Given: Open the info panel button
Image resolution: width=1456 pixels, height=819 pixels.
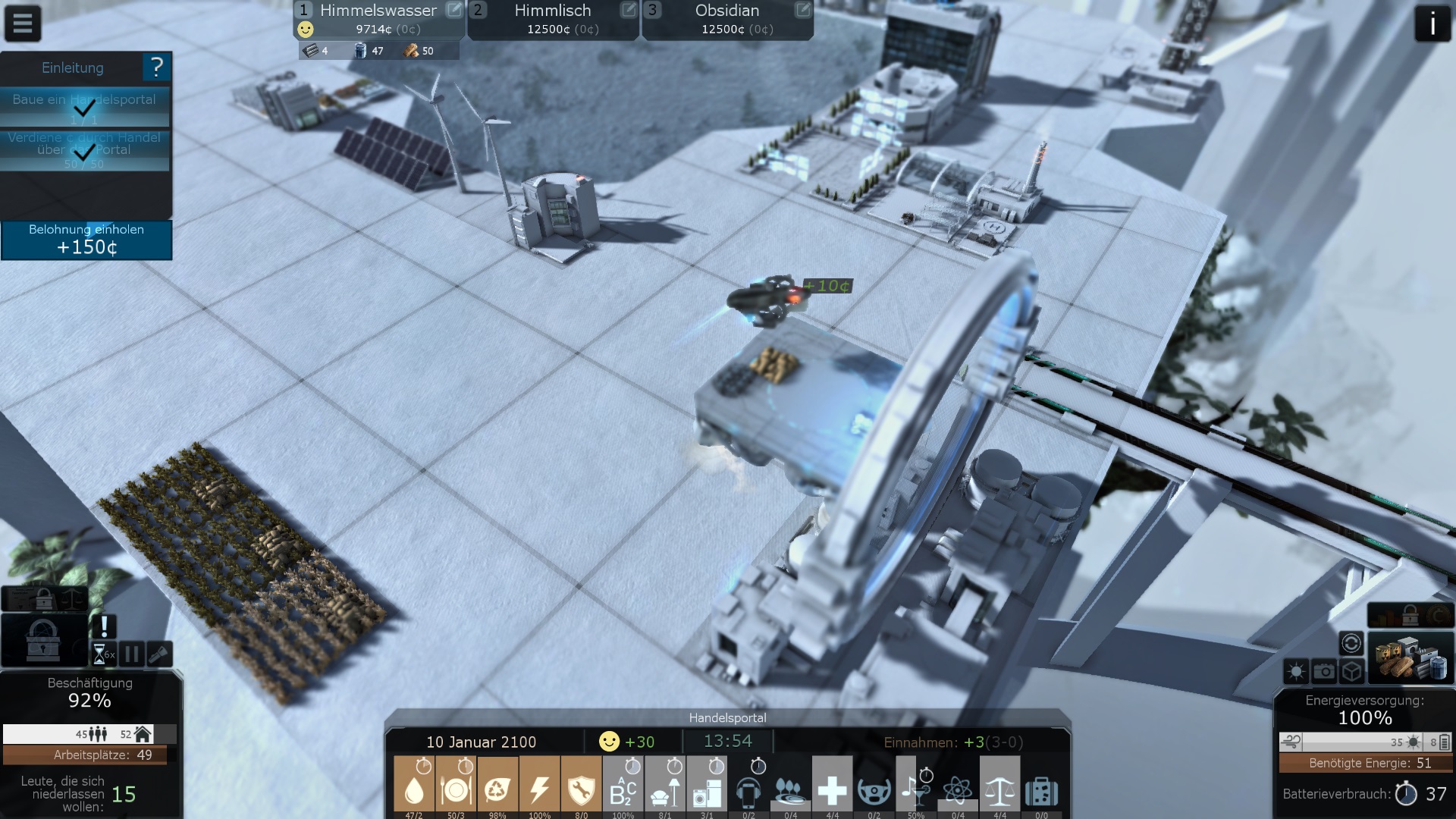Looking at the screenshot, I should click(1432, 24).
